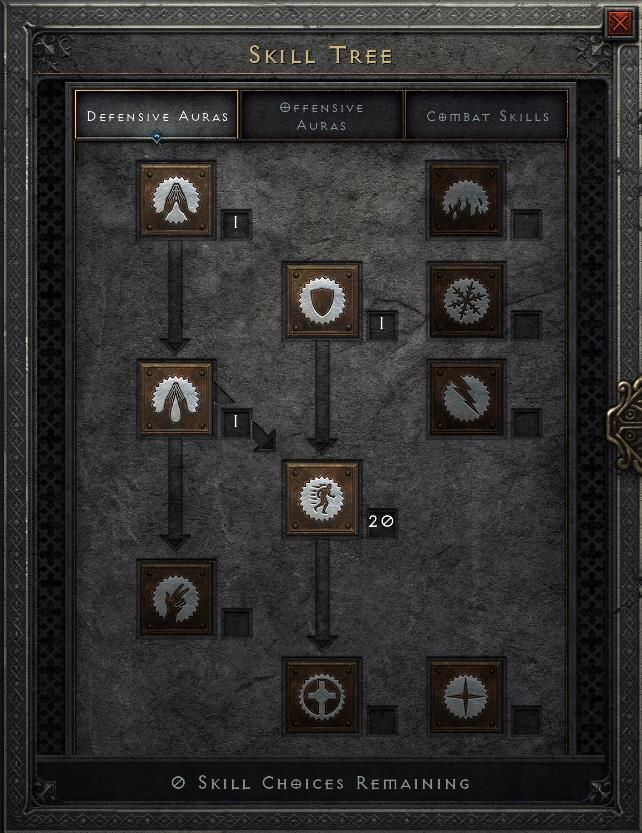Select the Salvation four-point star skill
642x833 pixels.
tap(466, 696)
